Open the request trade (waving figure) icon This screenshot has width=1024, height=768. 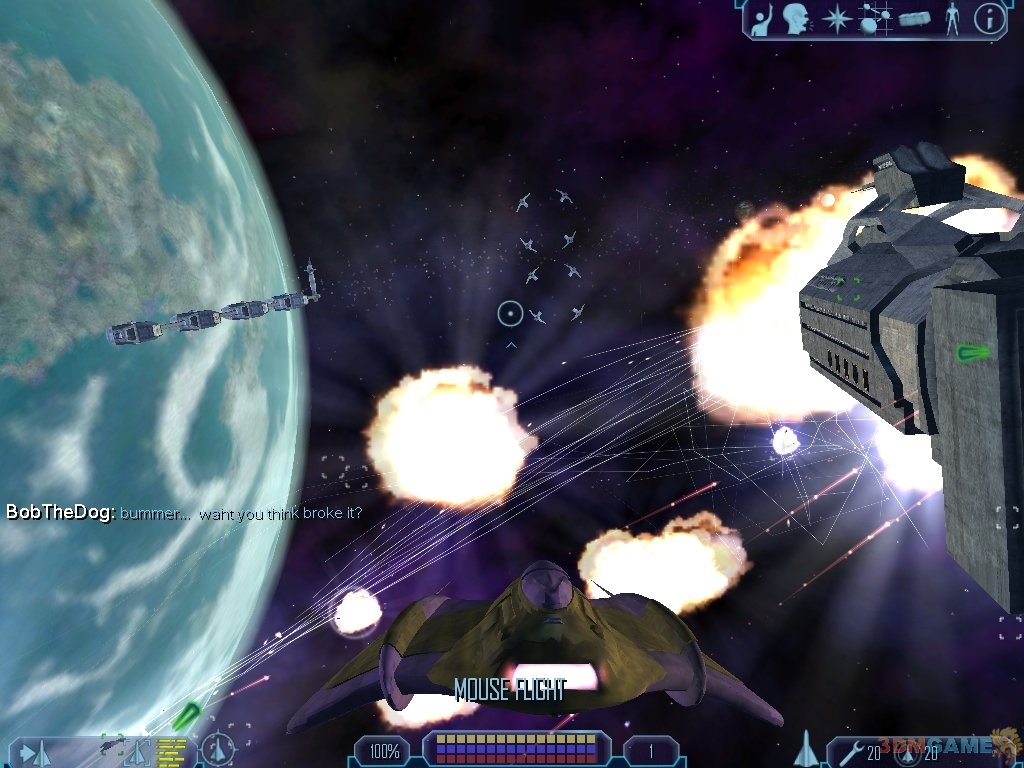pos(761,18)
